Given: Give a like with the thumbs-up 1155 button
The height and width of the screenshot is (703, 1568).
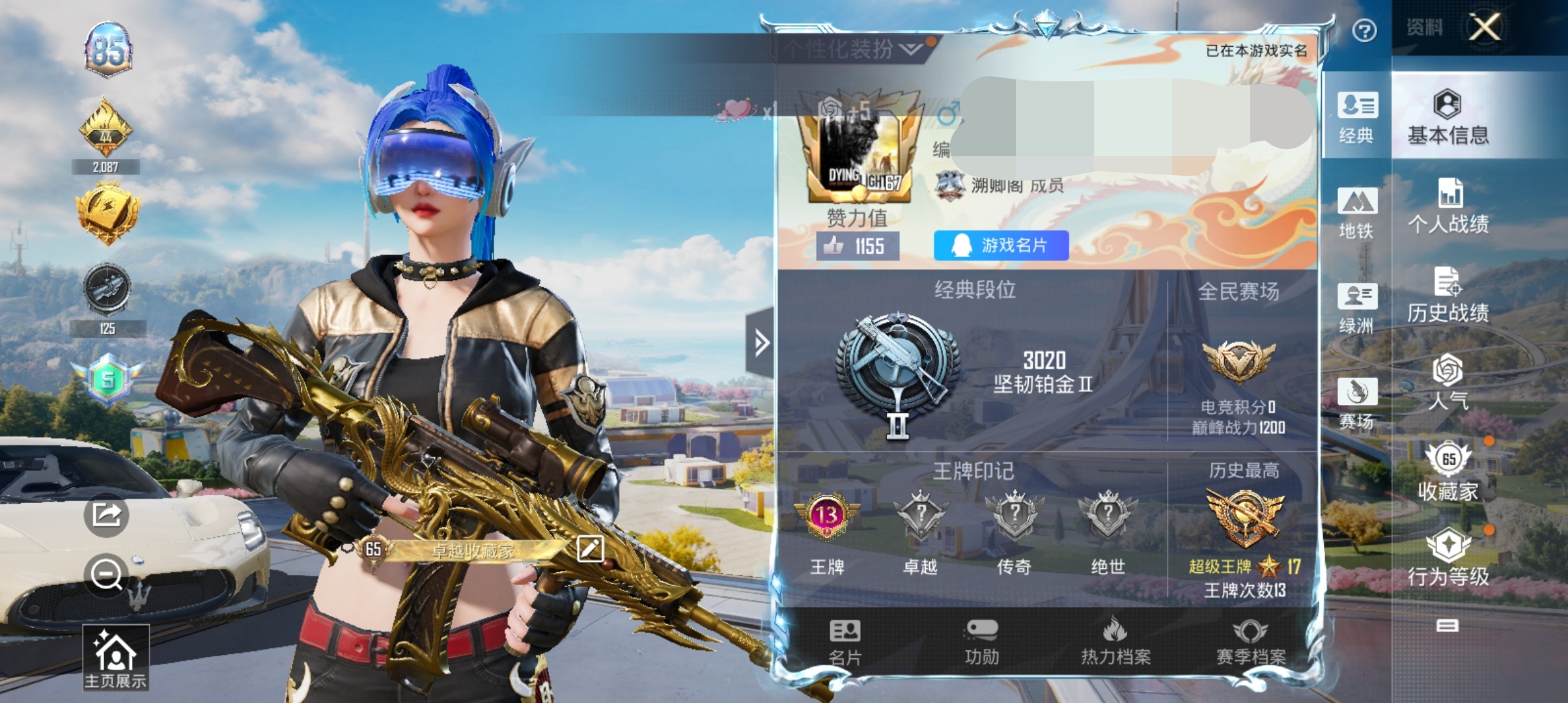Looking at the screenshot, I should click(858, 246).
